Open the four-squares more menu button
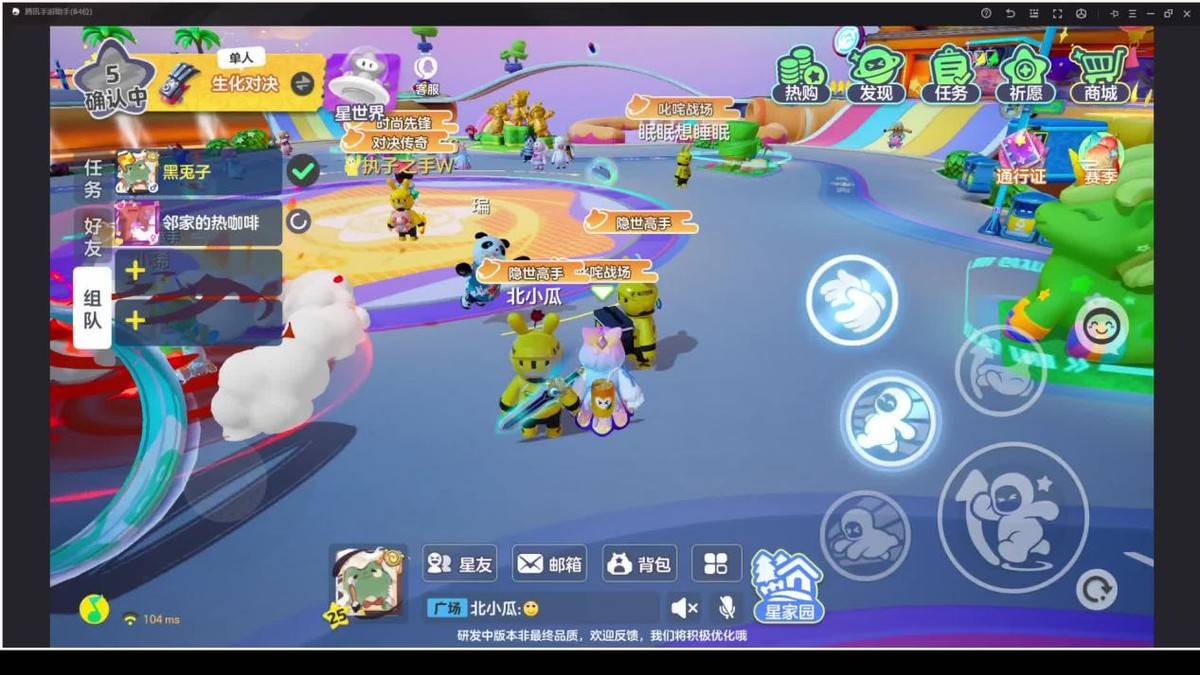Screen dimensions: 1200x675 (x=716, y=564)
